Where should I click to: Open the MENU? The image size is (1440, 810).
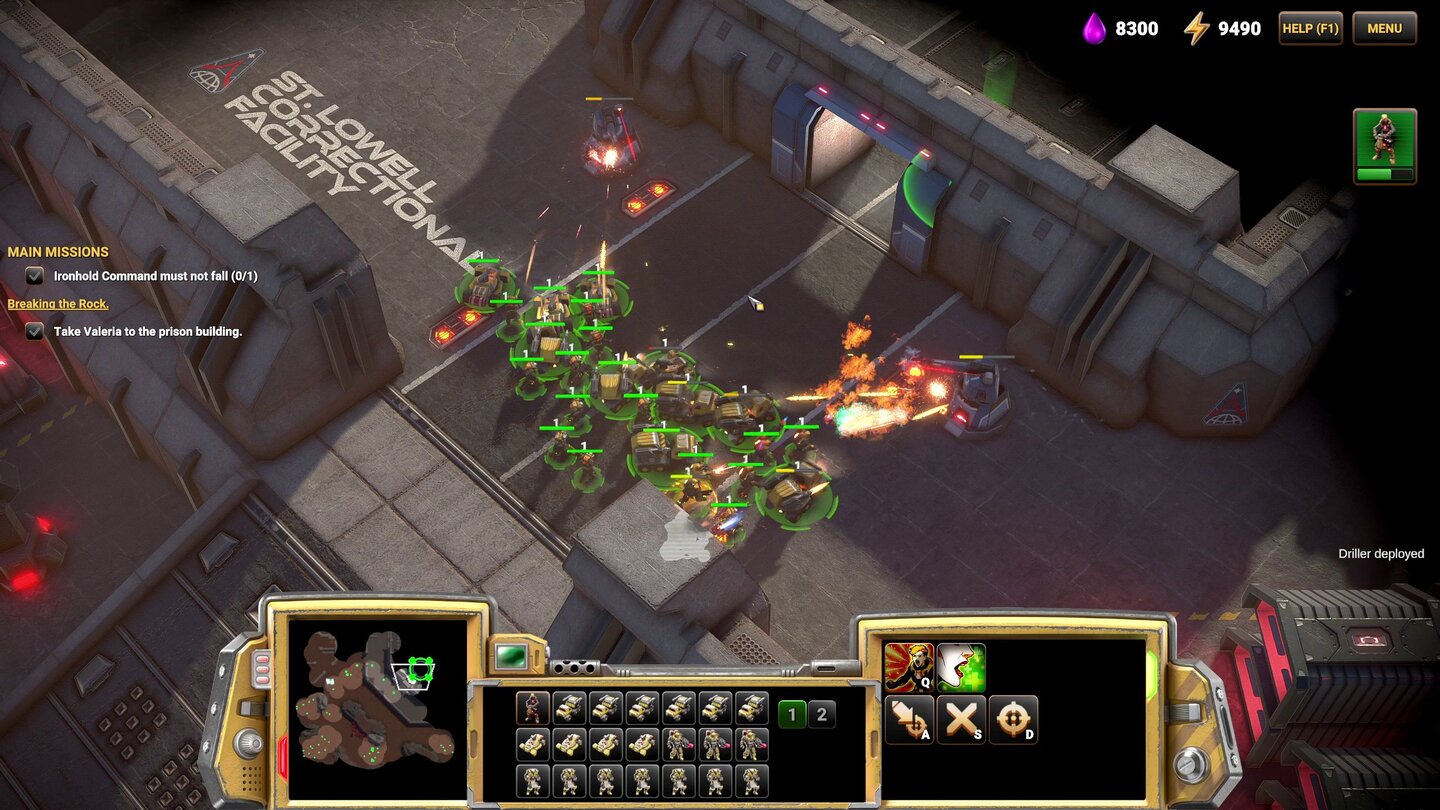click(1384, 28)
